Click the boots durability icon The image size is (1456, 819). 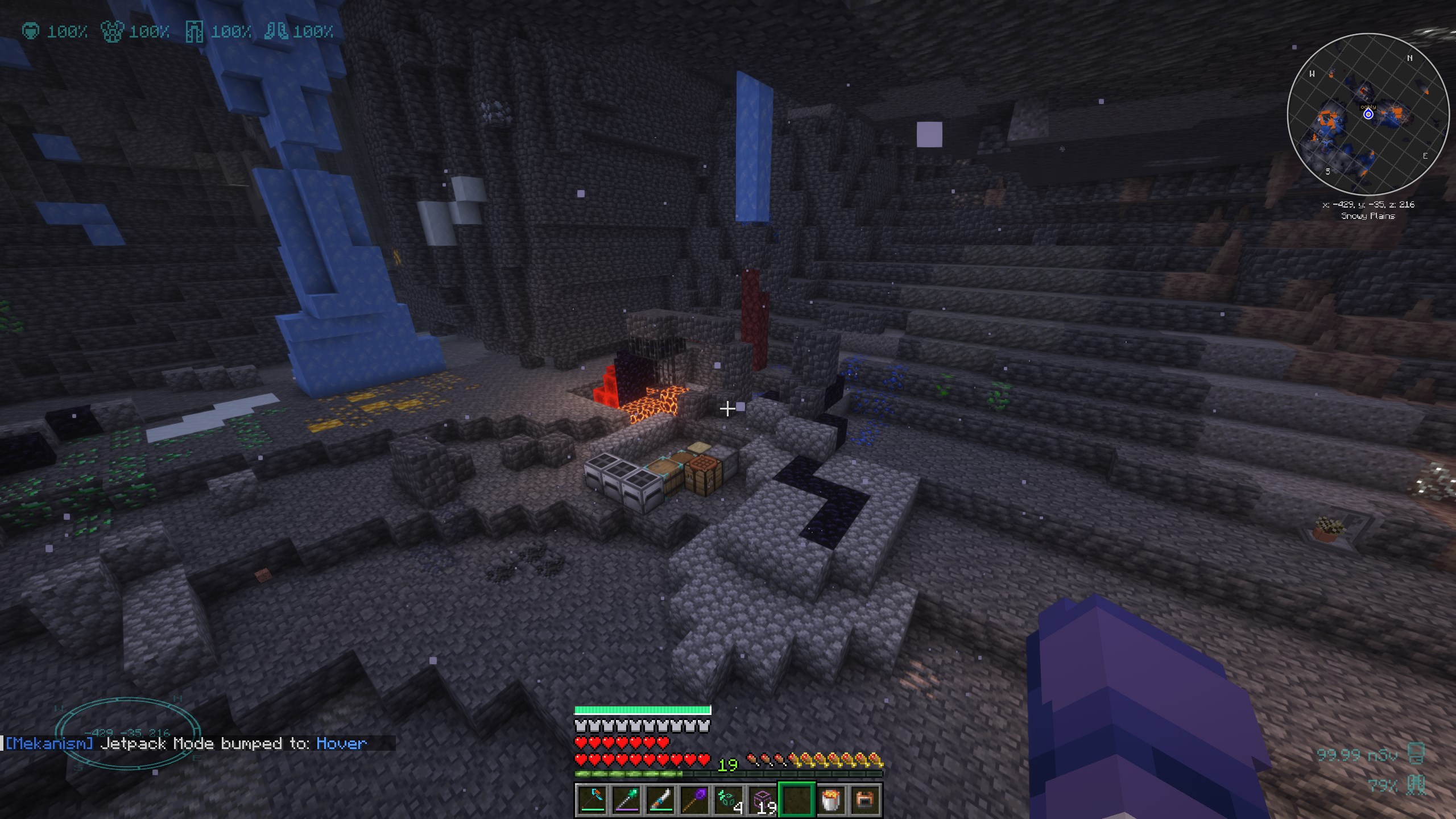click(x=276, y=31)
